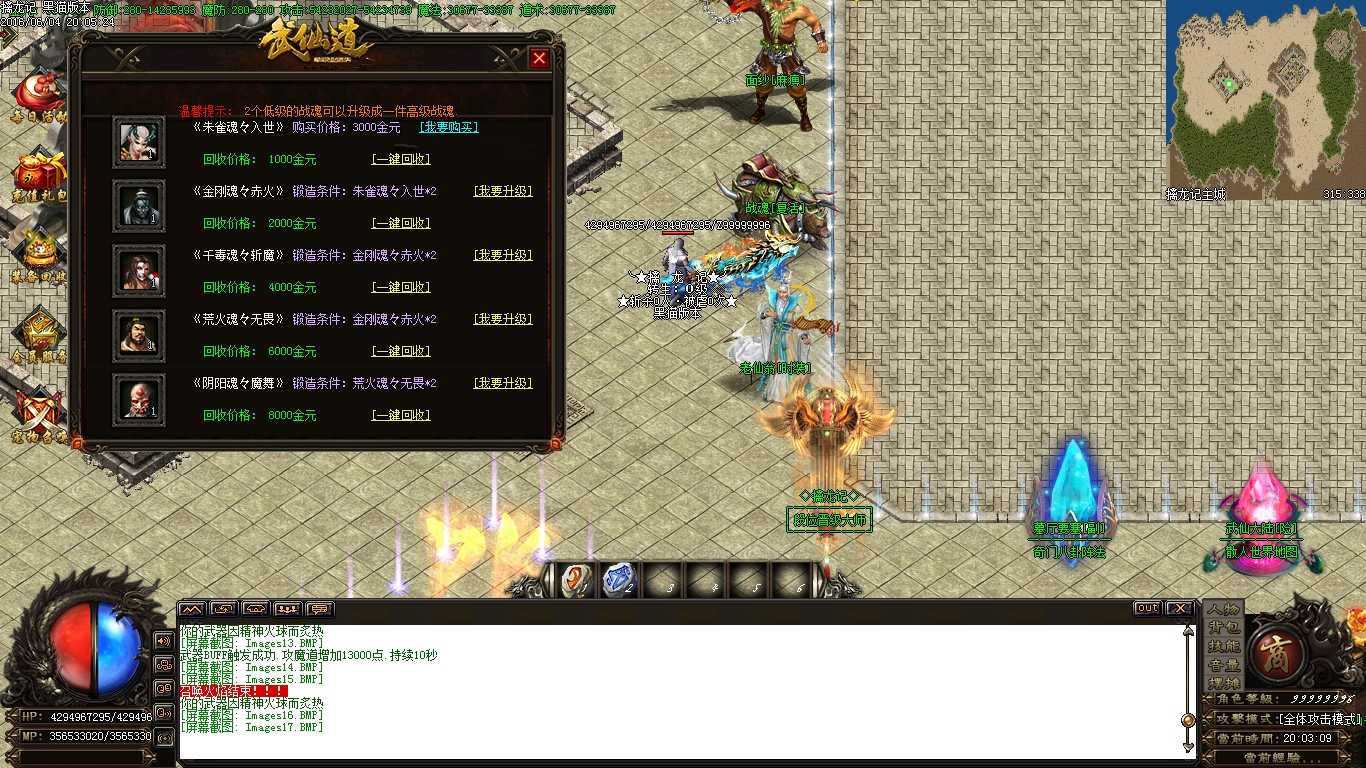Pop out the chat with the out button
The image size is (1366, 768).
1146,607
